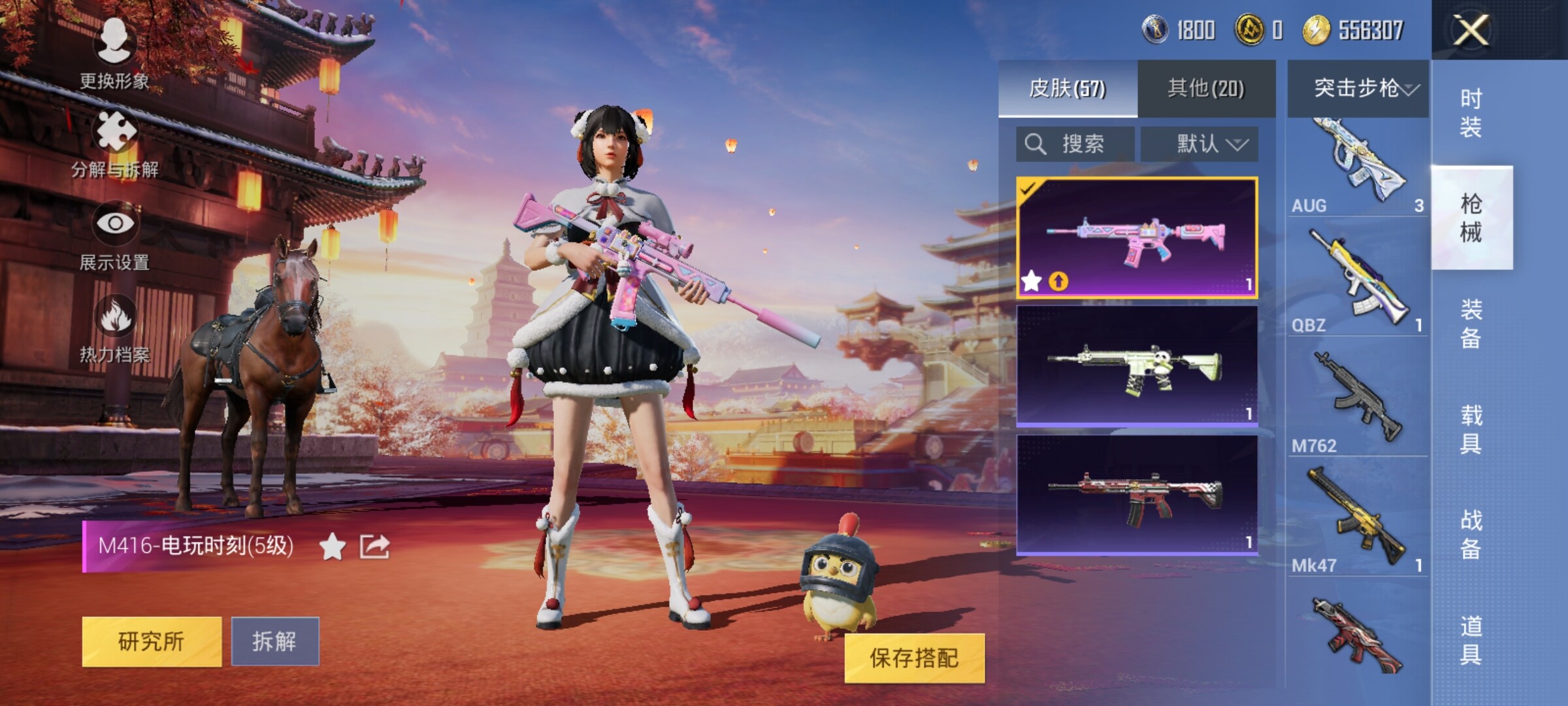Open the 载具 vehicle category
The image size is (1568, 706).
(x=1471, y=429)
